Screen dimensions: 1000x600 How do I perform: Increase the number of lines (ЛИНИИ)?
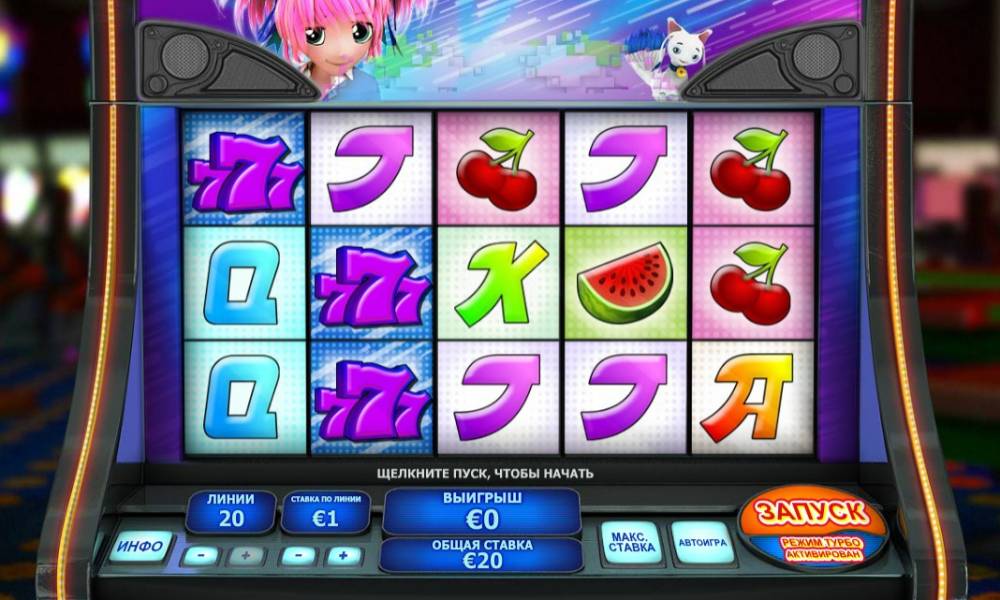pos(246,555)
